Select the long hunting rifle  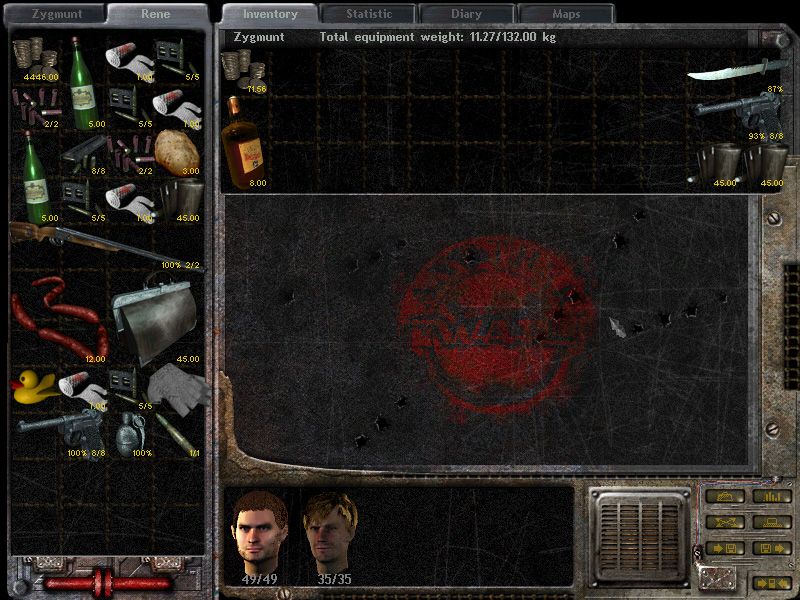pos(100,243)
